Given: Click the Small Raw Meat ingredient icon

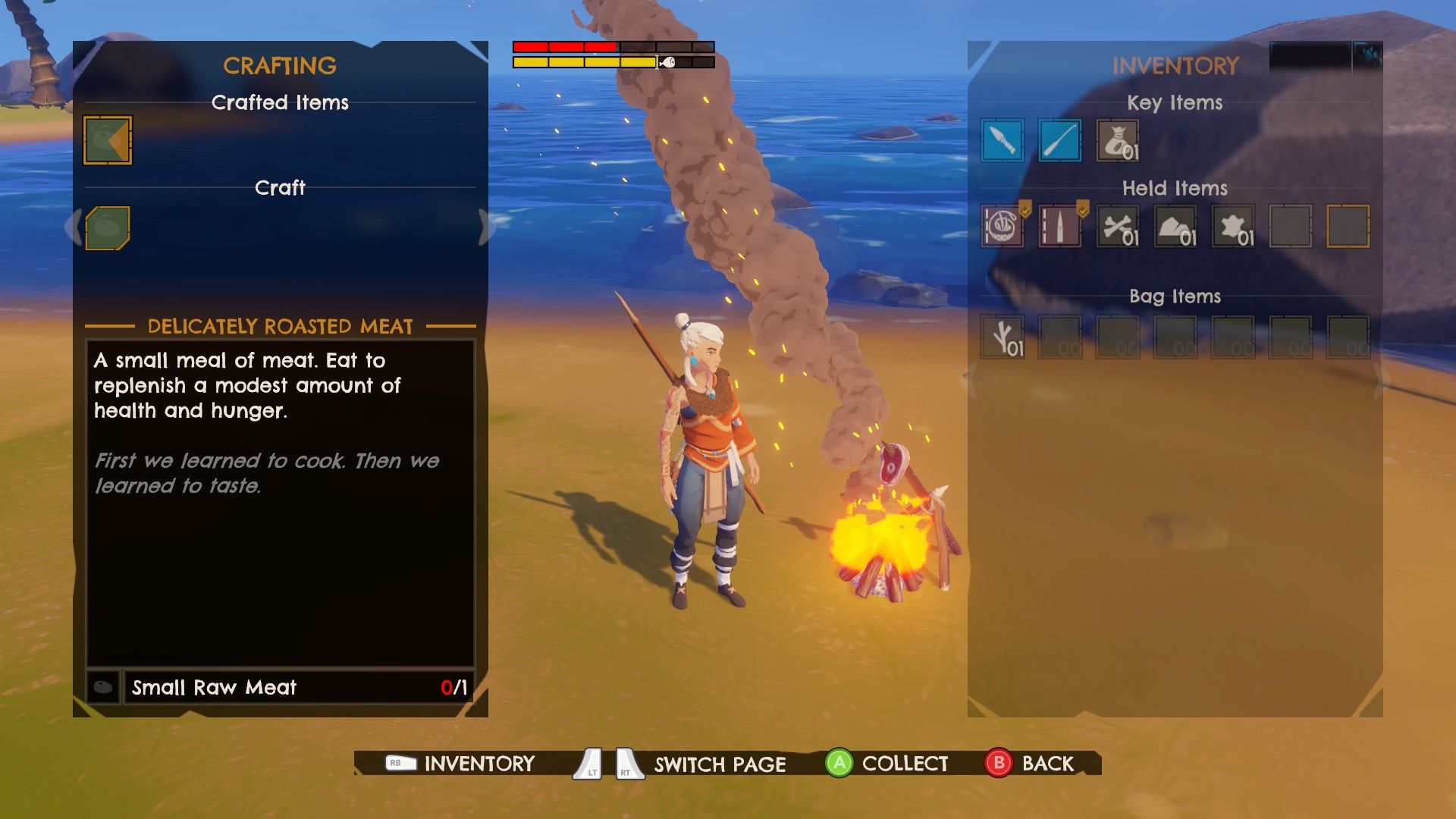Looking at the screenshot, I should [x=103, y=687].
